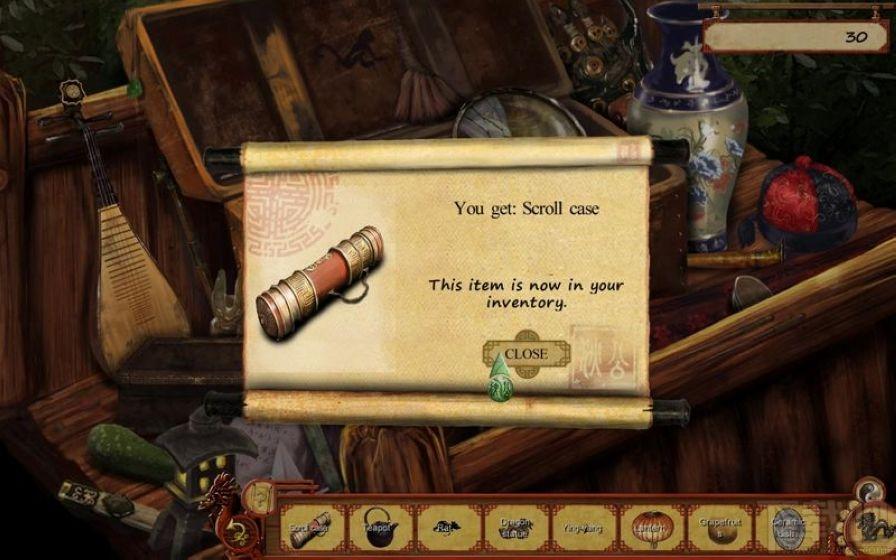Select the Scroll case inventory slot

pos(310,525)
